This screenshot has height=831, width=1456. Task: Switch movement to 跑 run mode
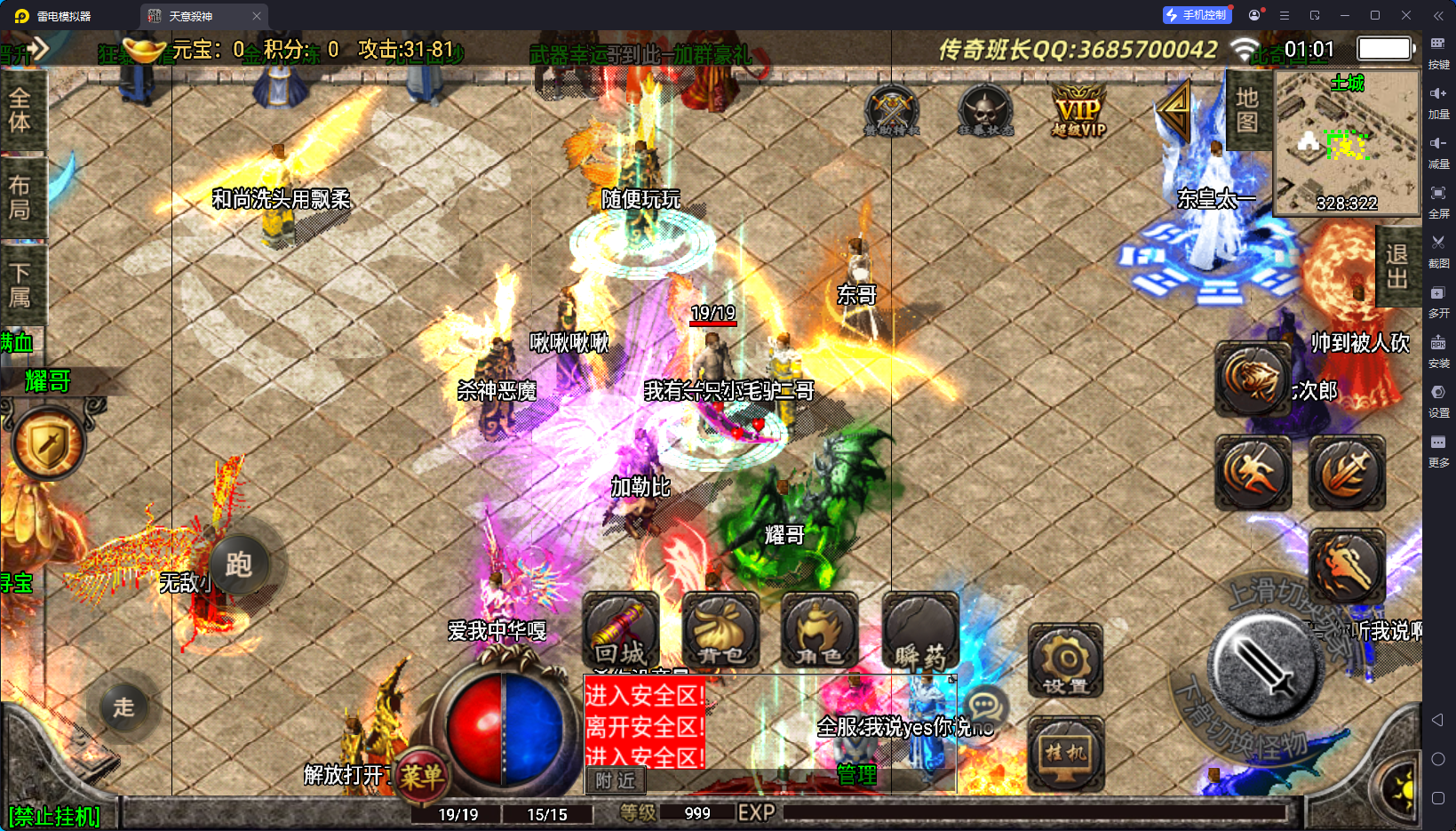[x=238, y=564]
